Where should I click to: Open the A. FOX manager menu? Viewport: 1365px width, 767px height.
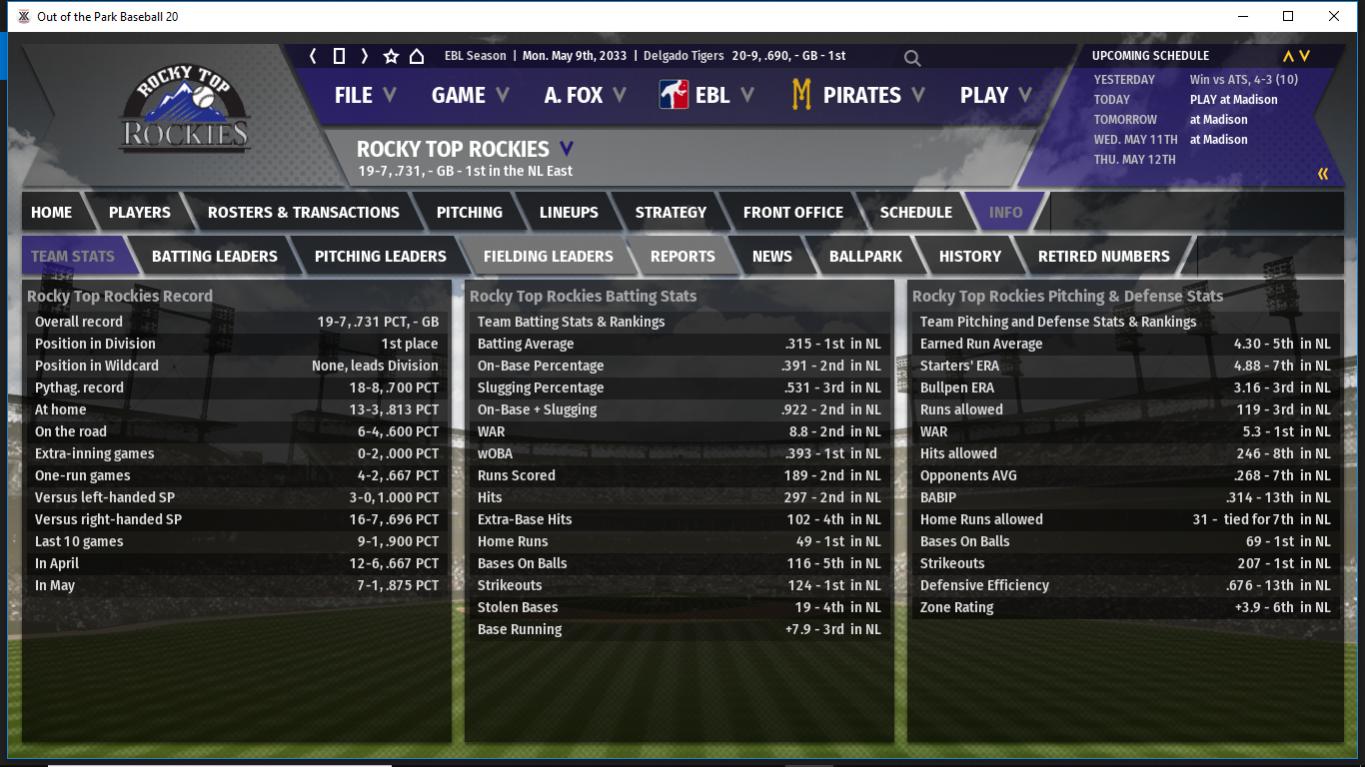[584, 95]
